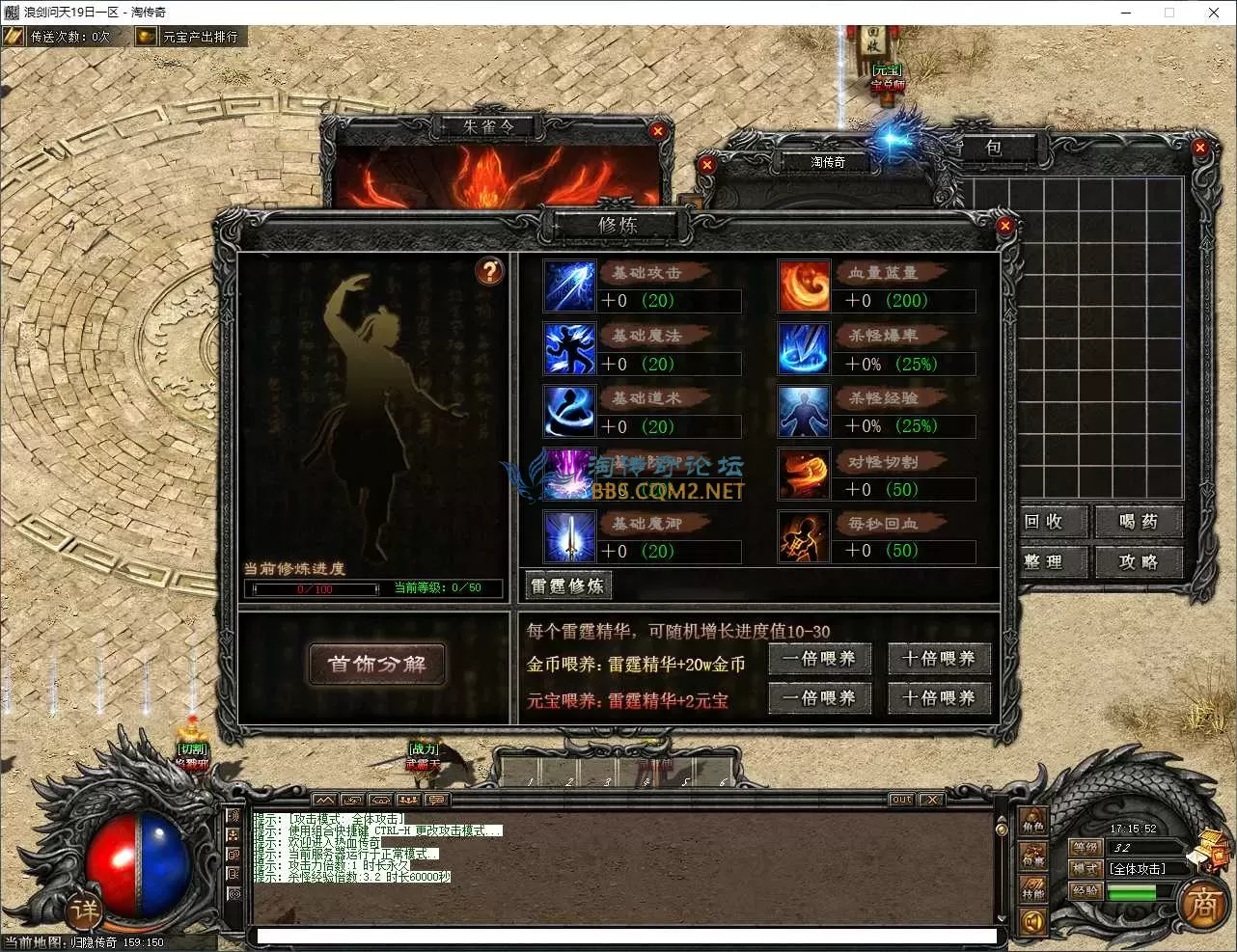Click the chat input field

[x=625, y=936]
